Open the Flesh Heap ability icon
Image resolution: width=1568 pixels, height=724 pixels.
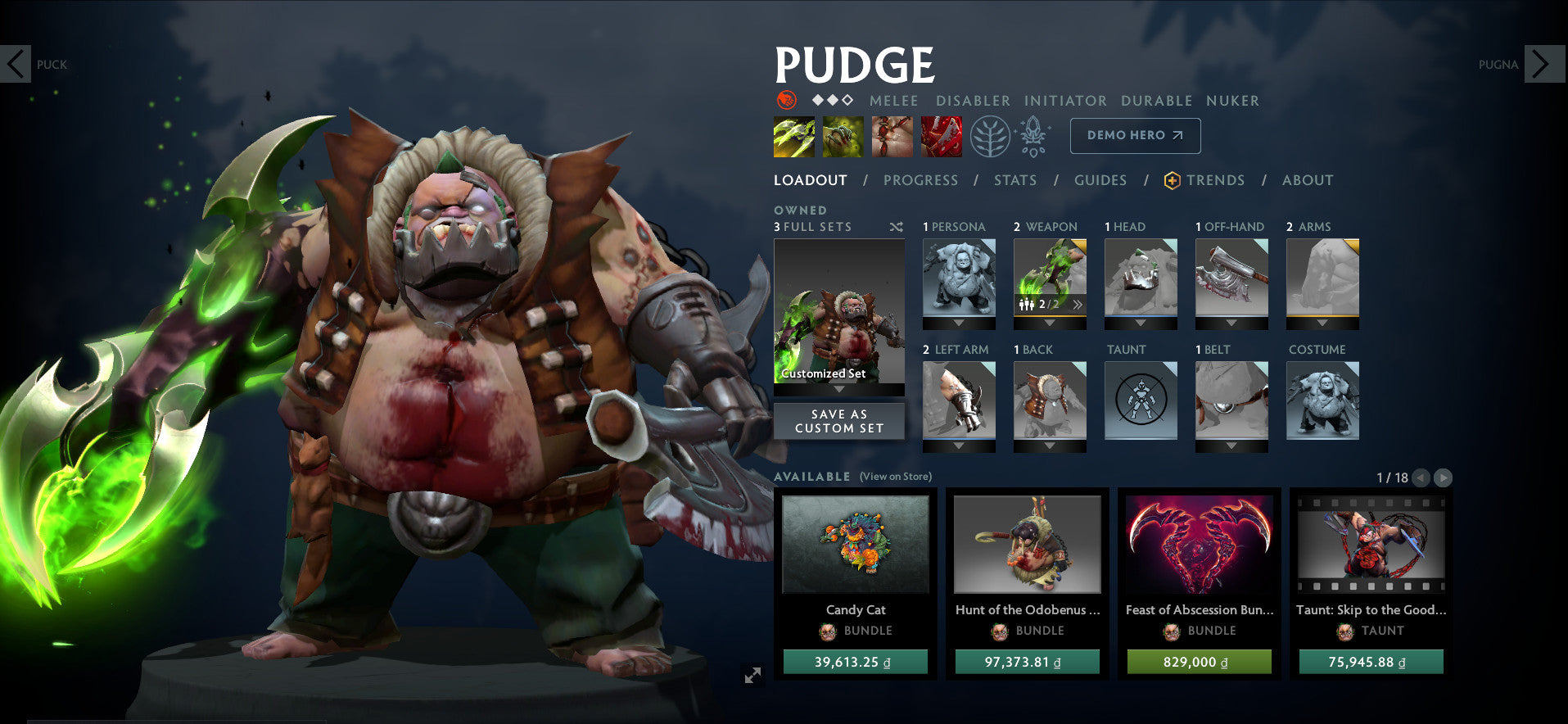(x=892, y=136)
